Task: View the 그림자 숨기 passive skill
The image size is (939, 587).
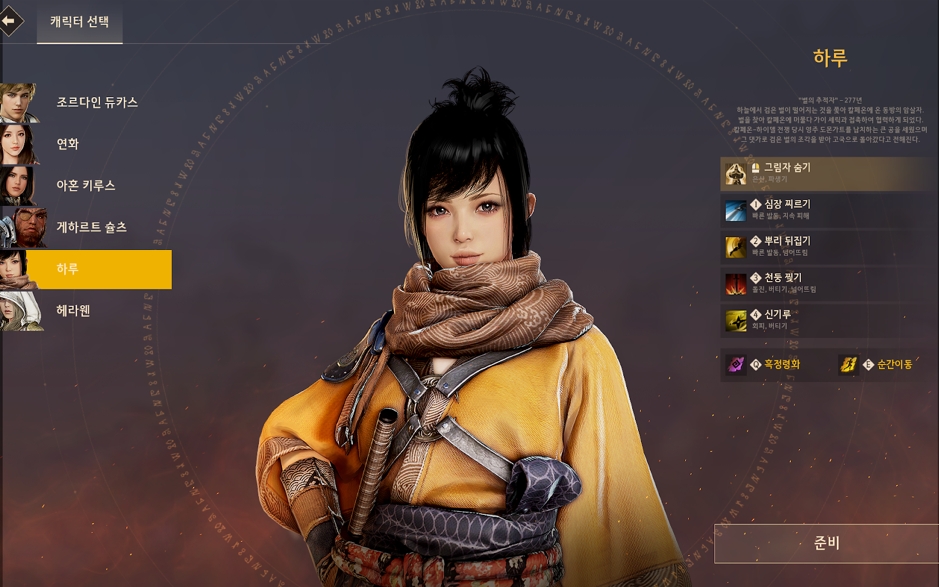Action: pos(828,173)
